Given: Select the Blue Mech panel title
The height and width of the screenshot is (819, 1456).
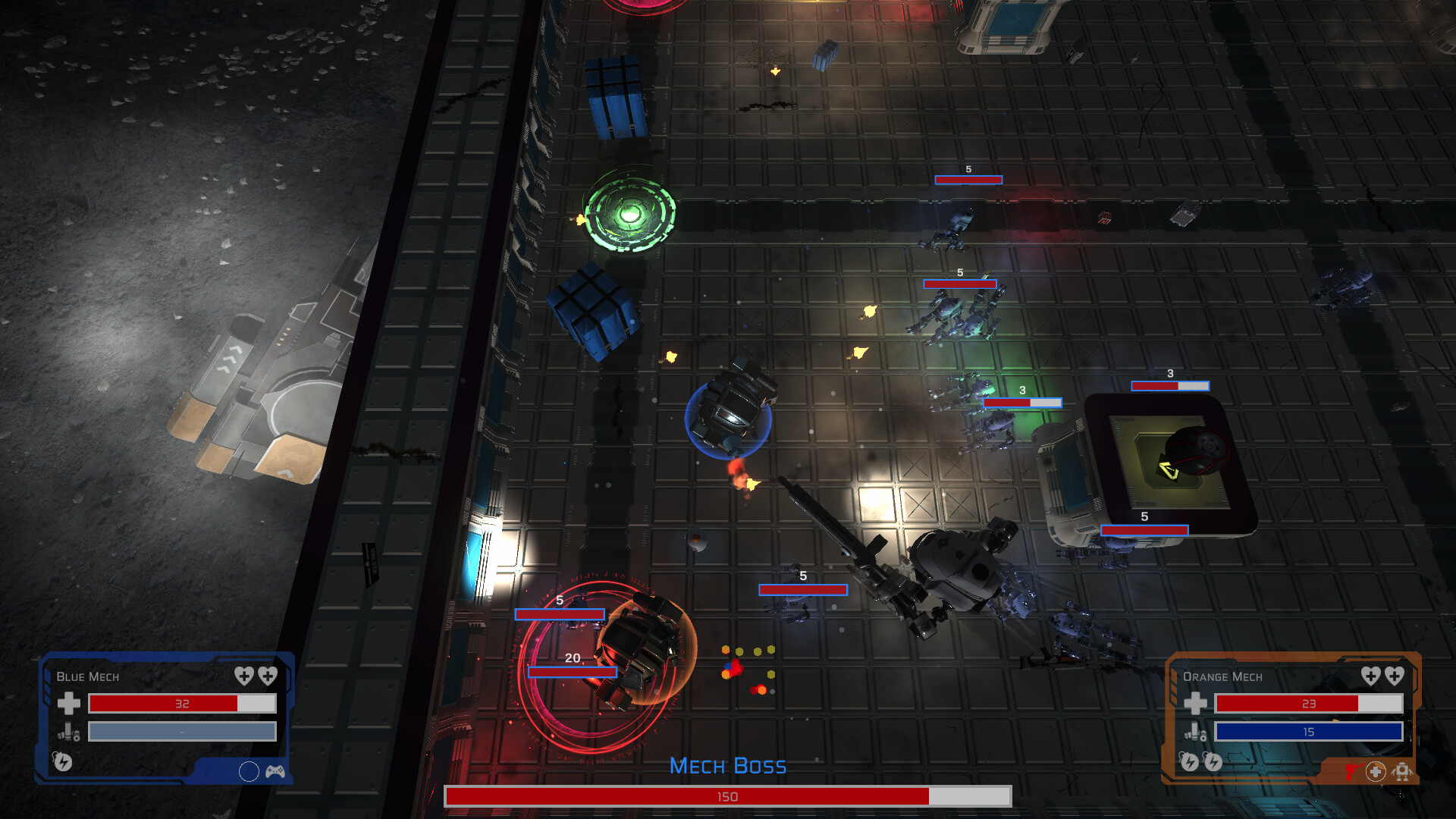Looking at the screenshot, I should tap(88, 677).
